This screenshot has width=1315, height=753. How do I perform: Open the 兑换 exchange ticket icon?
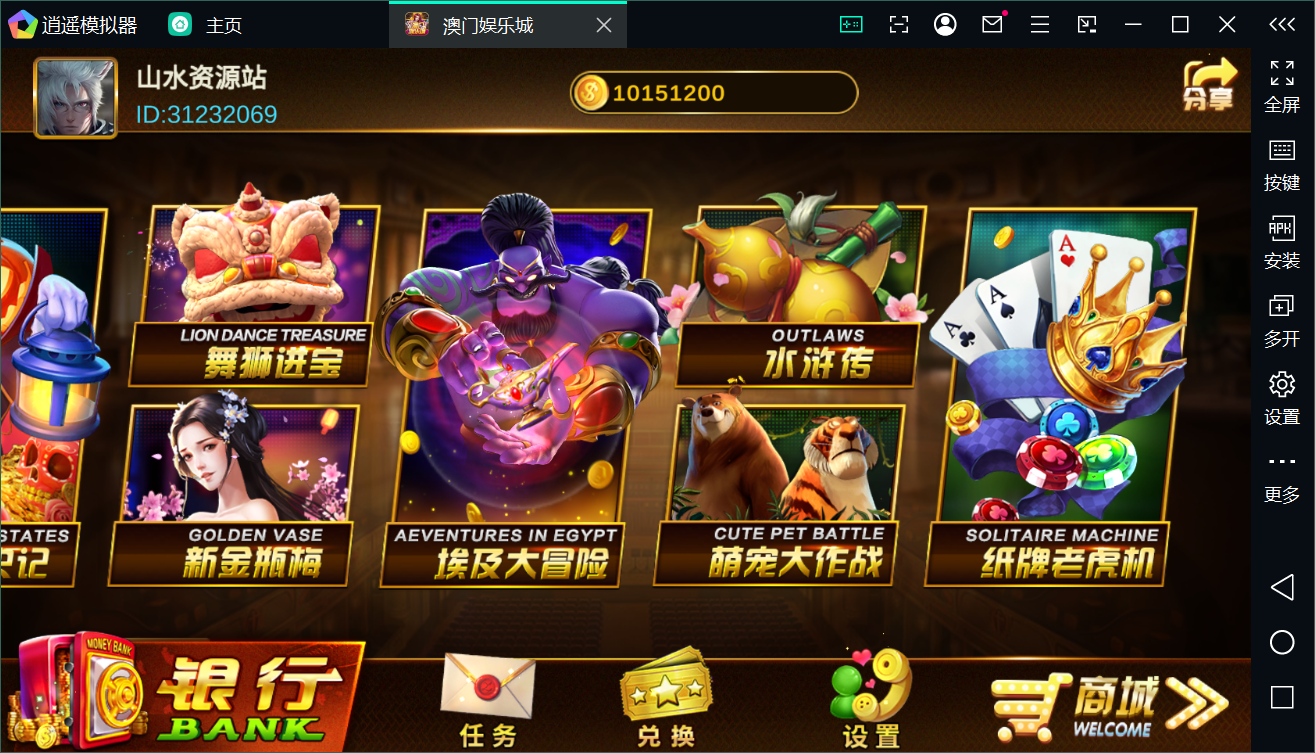click(x=664, y=686)
